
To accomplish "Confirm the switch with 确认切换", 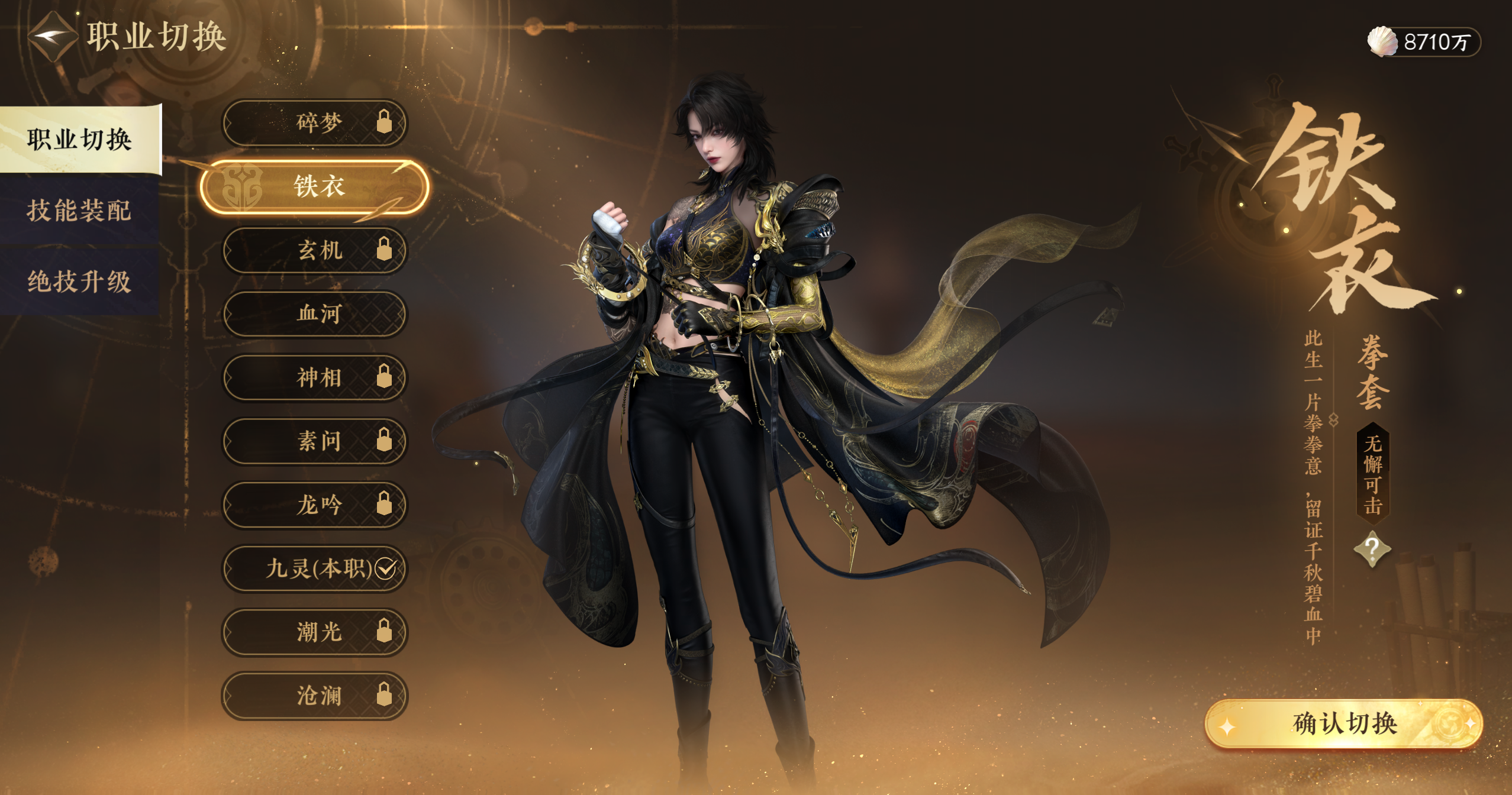I will point(1344,724).
